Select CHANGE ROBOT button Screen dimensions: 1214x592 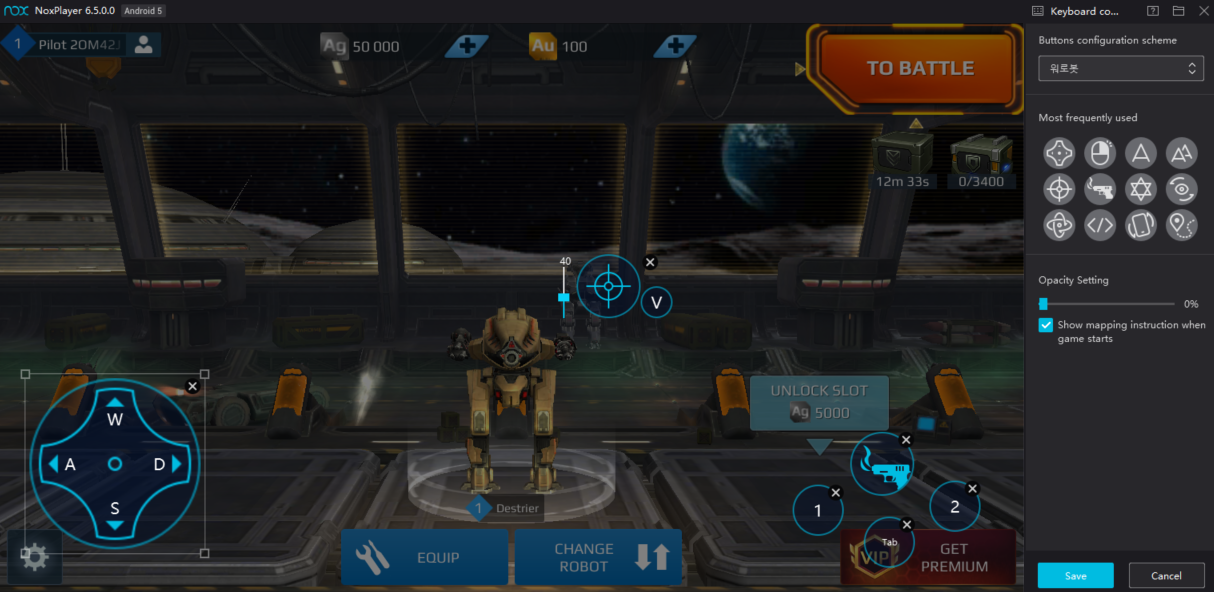click(598, 557)
